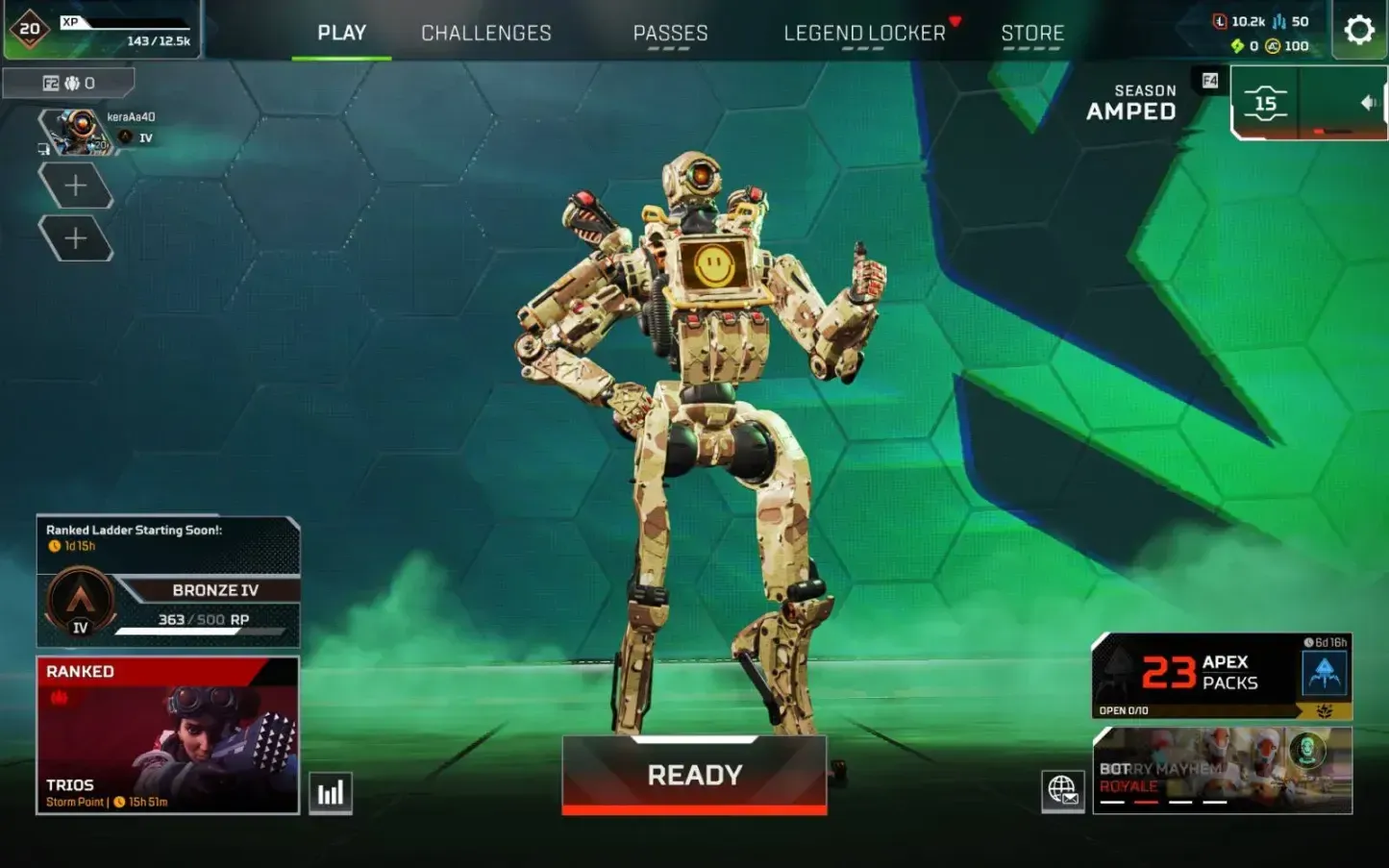
Task: Switch to the Legend Locker tab
Action: 864,32
